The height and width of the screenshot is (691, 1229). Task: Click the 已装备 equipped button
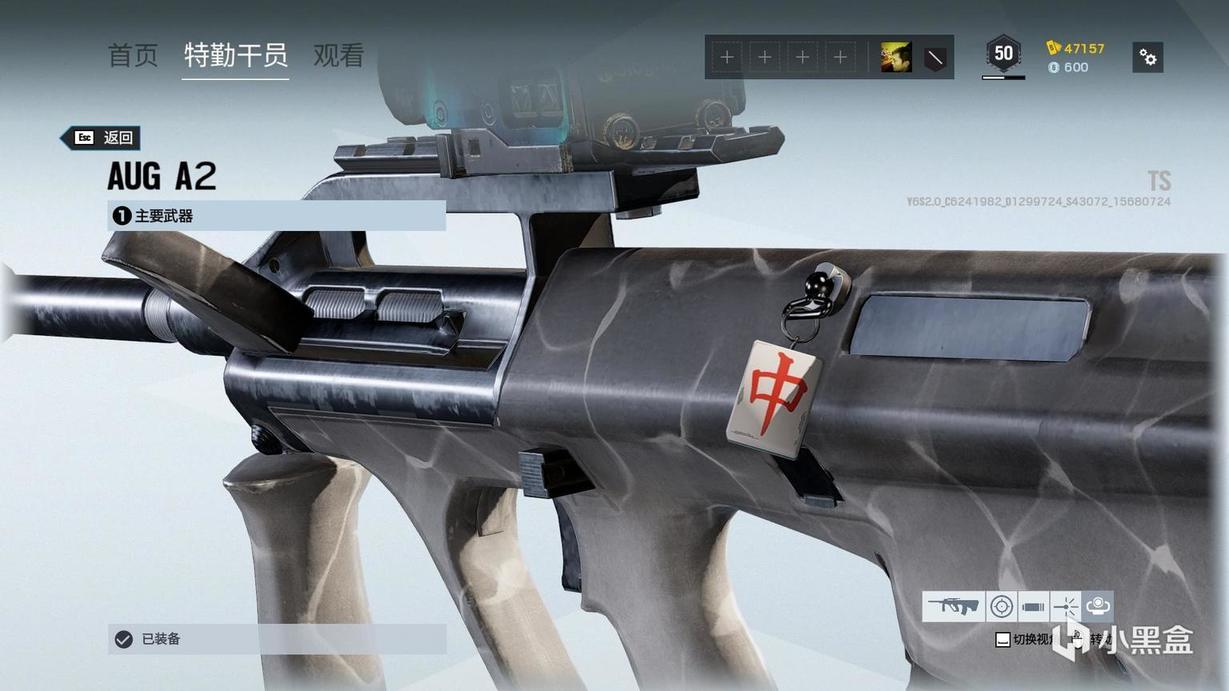pos(276,639)
